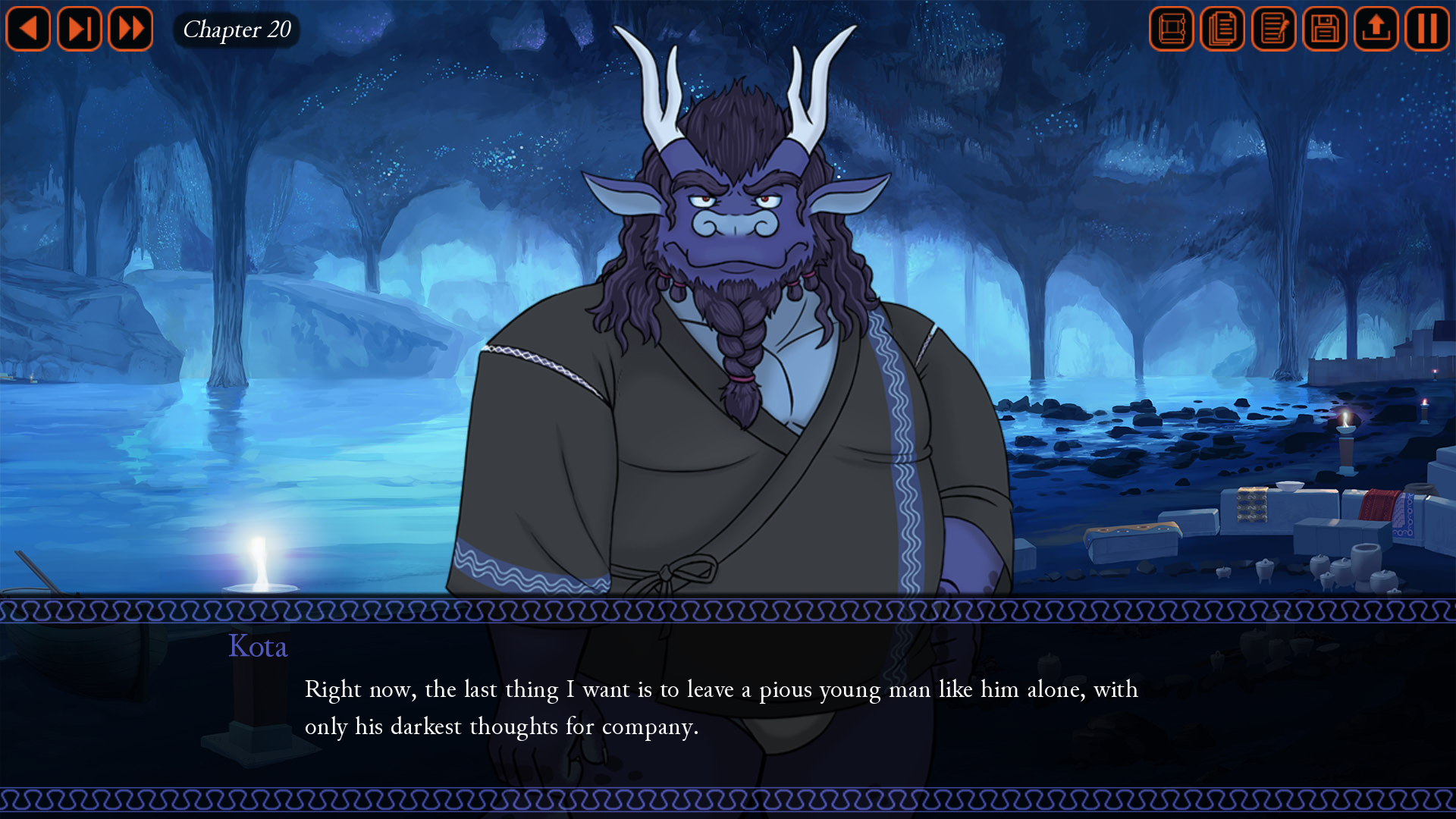Skip to the next line icon

[x=79, y=29]
